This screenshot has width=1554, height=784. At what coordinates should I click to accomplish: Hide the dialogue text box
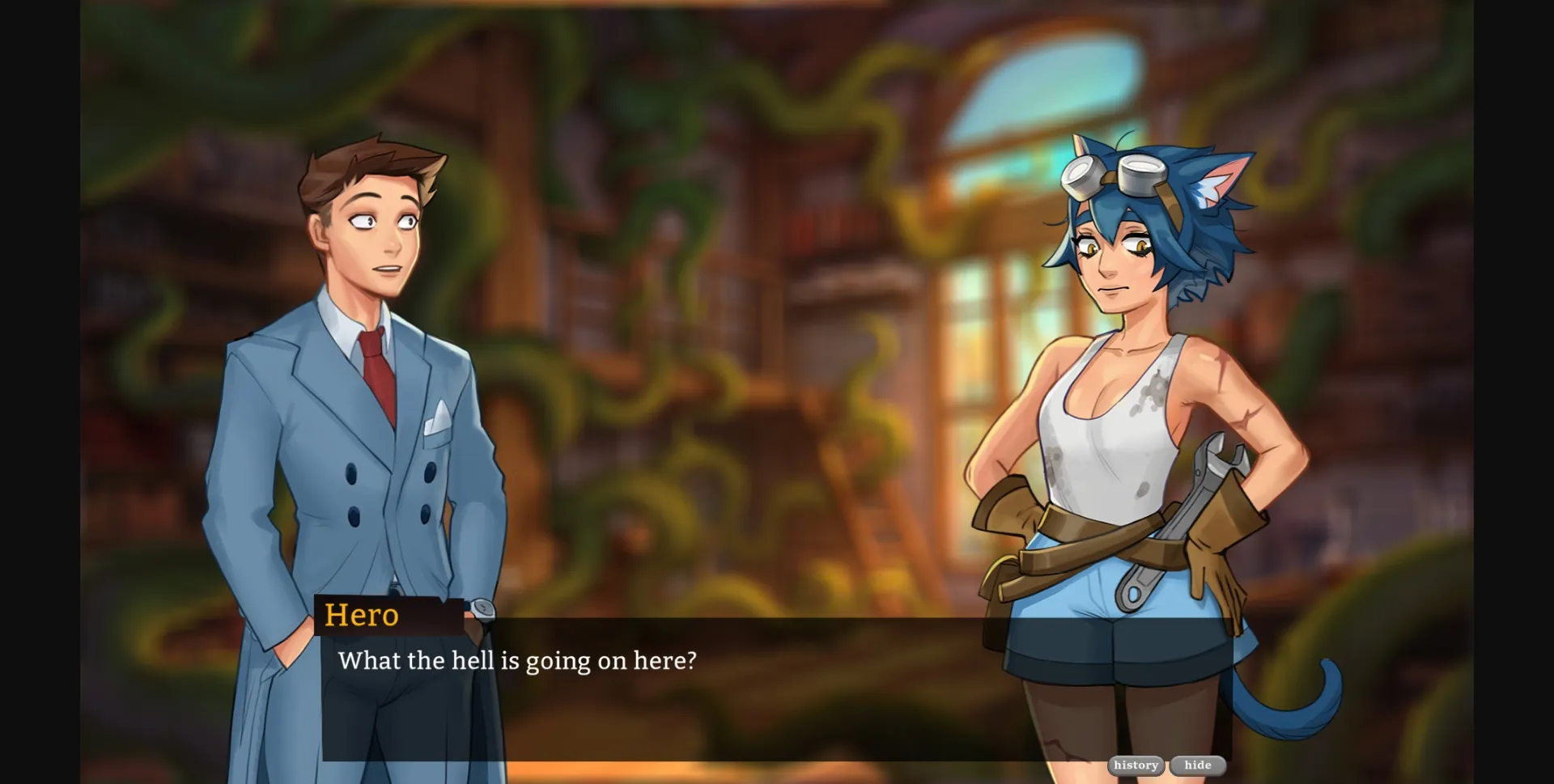coord(1197,765)
